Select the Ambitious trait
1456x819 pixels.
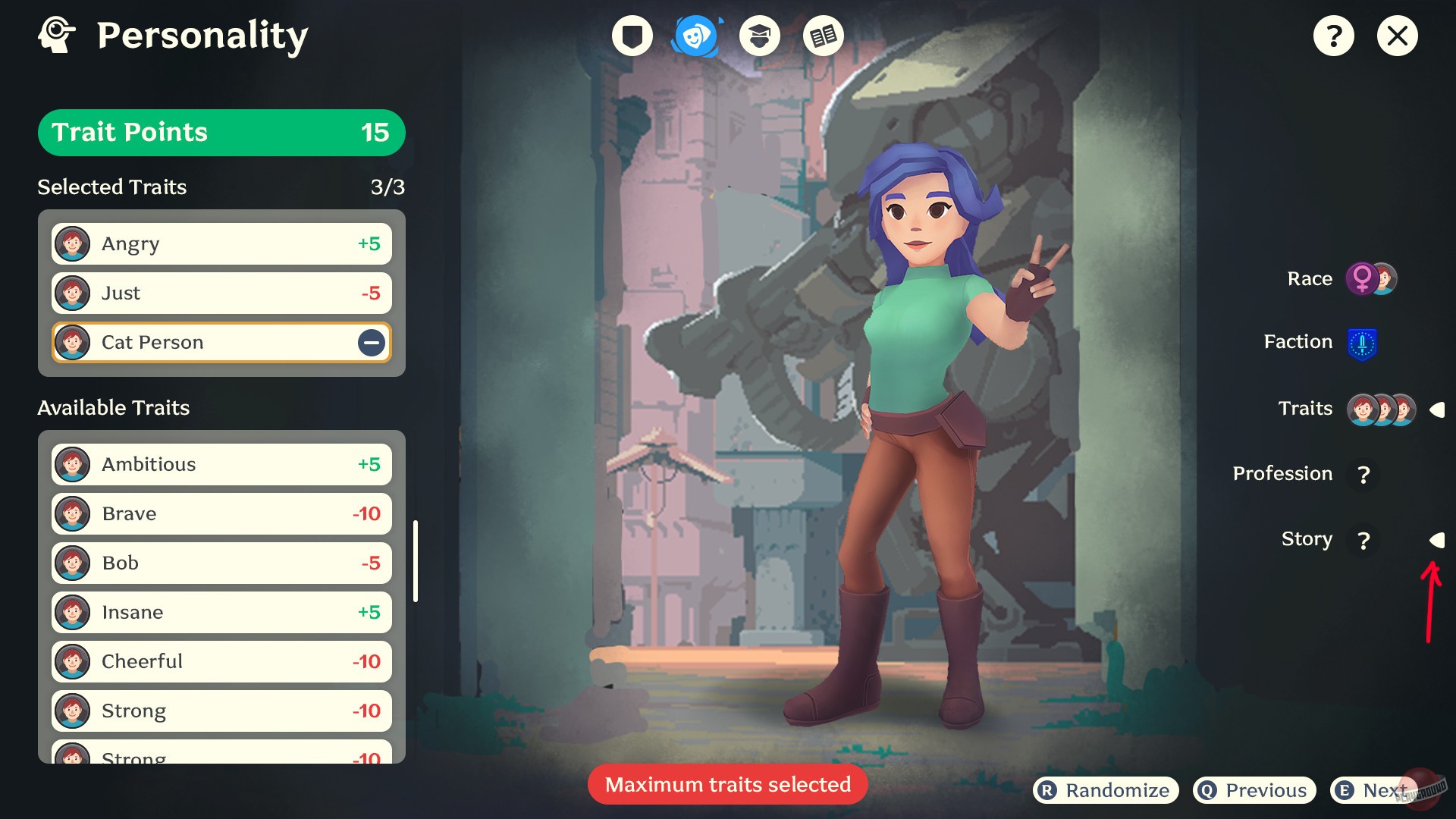click(220, 464)
